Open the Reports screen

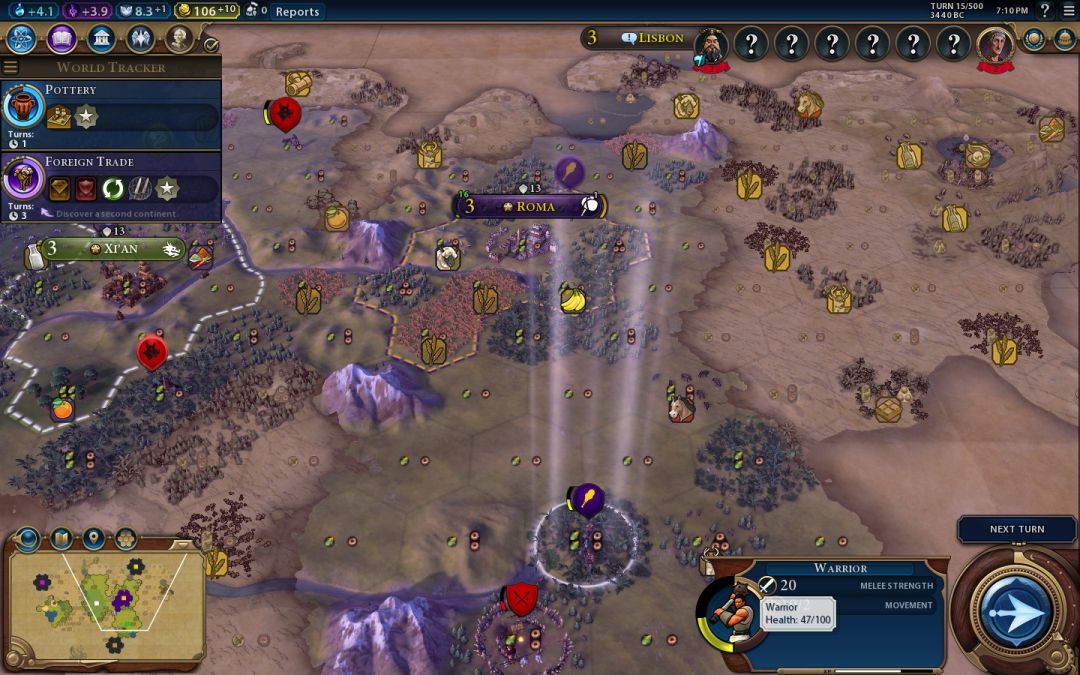pyautogui.click(x=297, y=12)
